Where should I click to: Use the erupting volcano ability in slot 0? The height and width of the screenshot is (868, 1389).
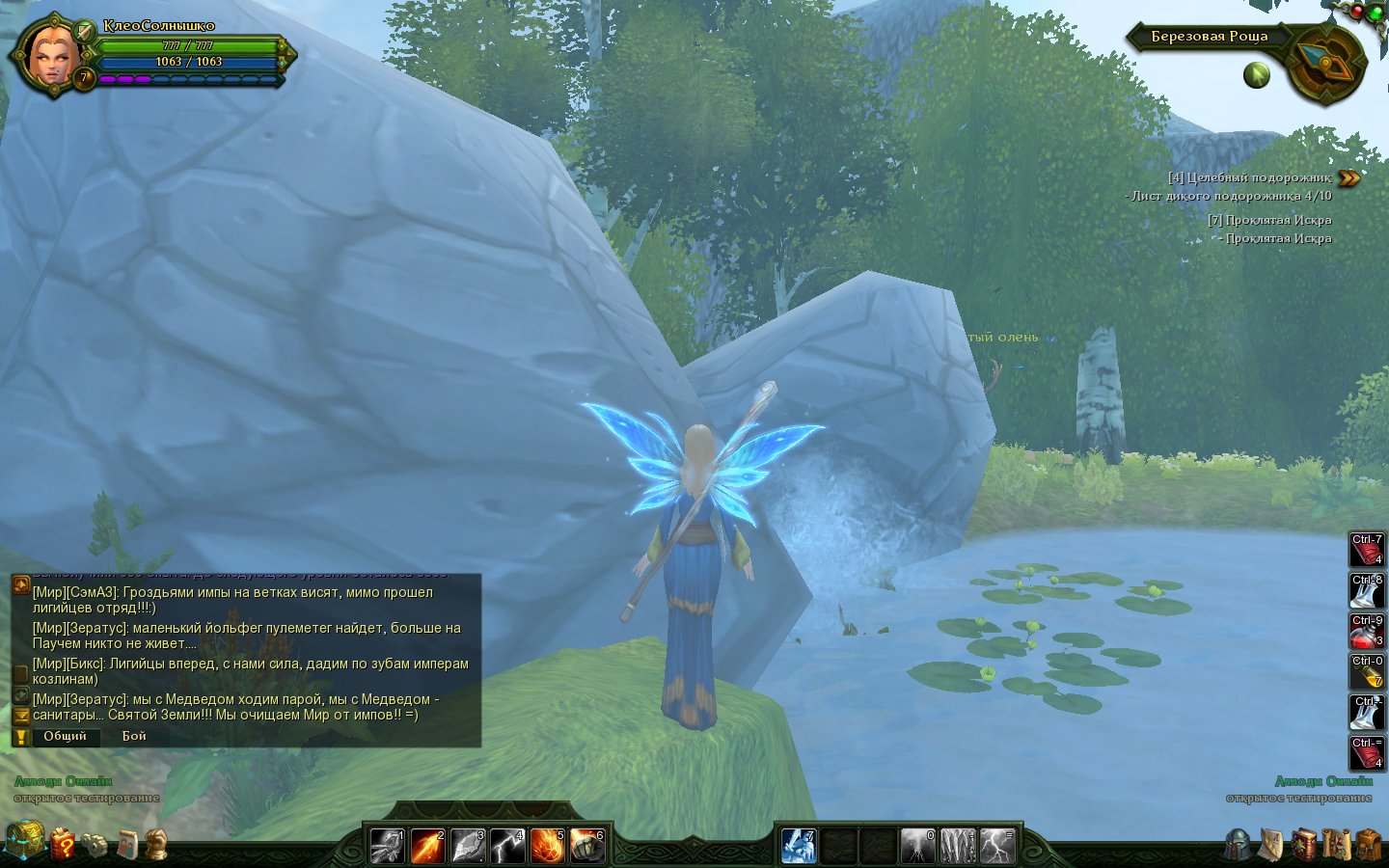917,846
